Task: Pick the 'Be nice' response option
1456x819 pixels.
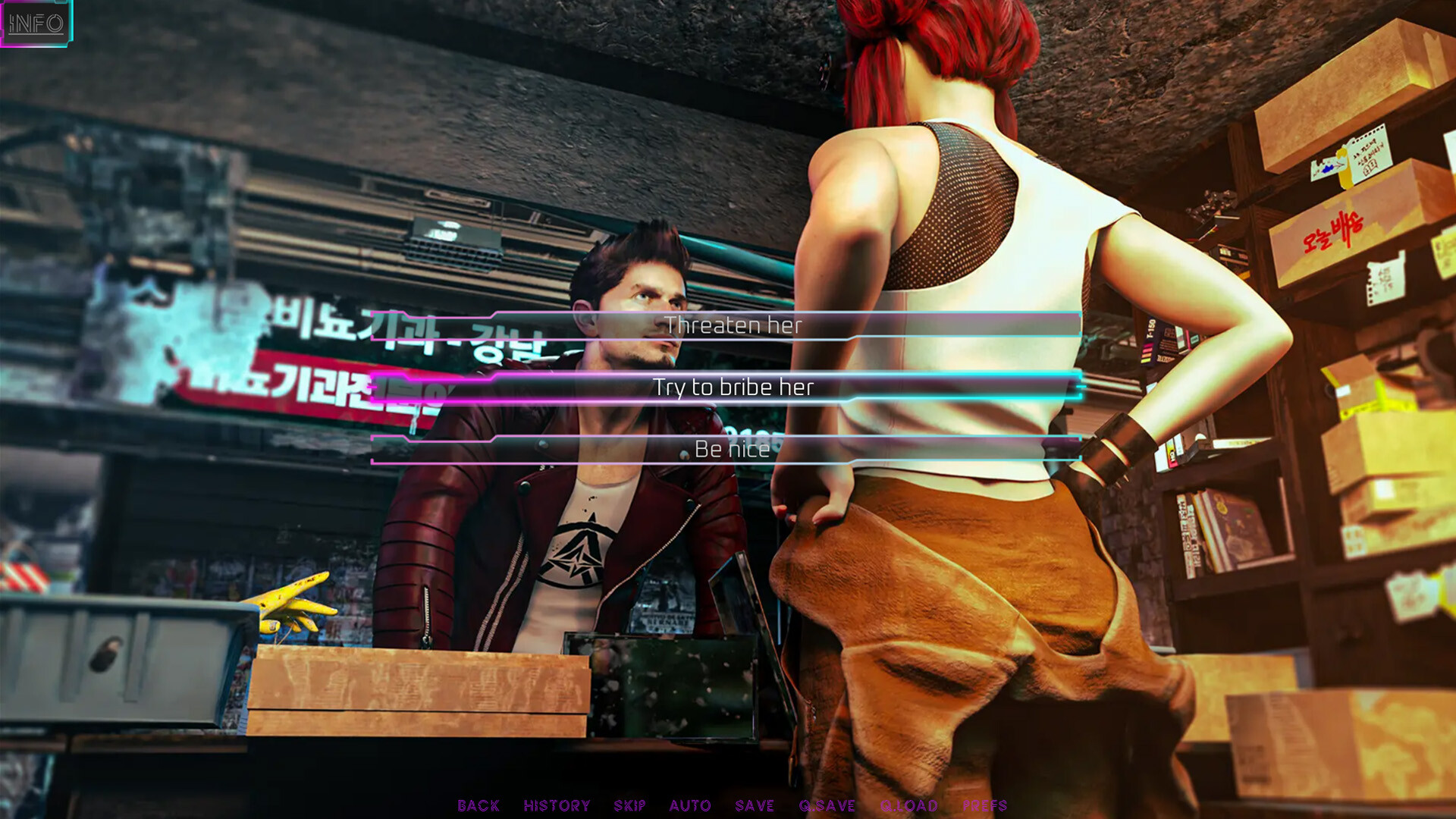Action: click(x=733, y=449)
